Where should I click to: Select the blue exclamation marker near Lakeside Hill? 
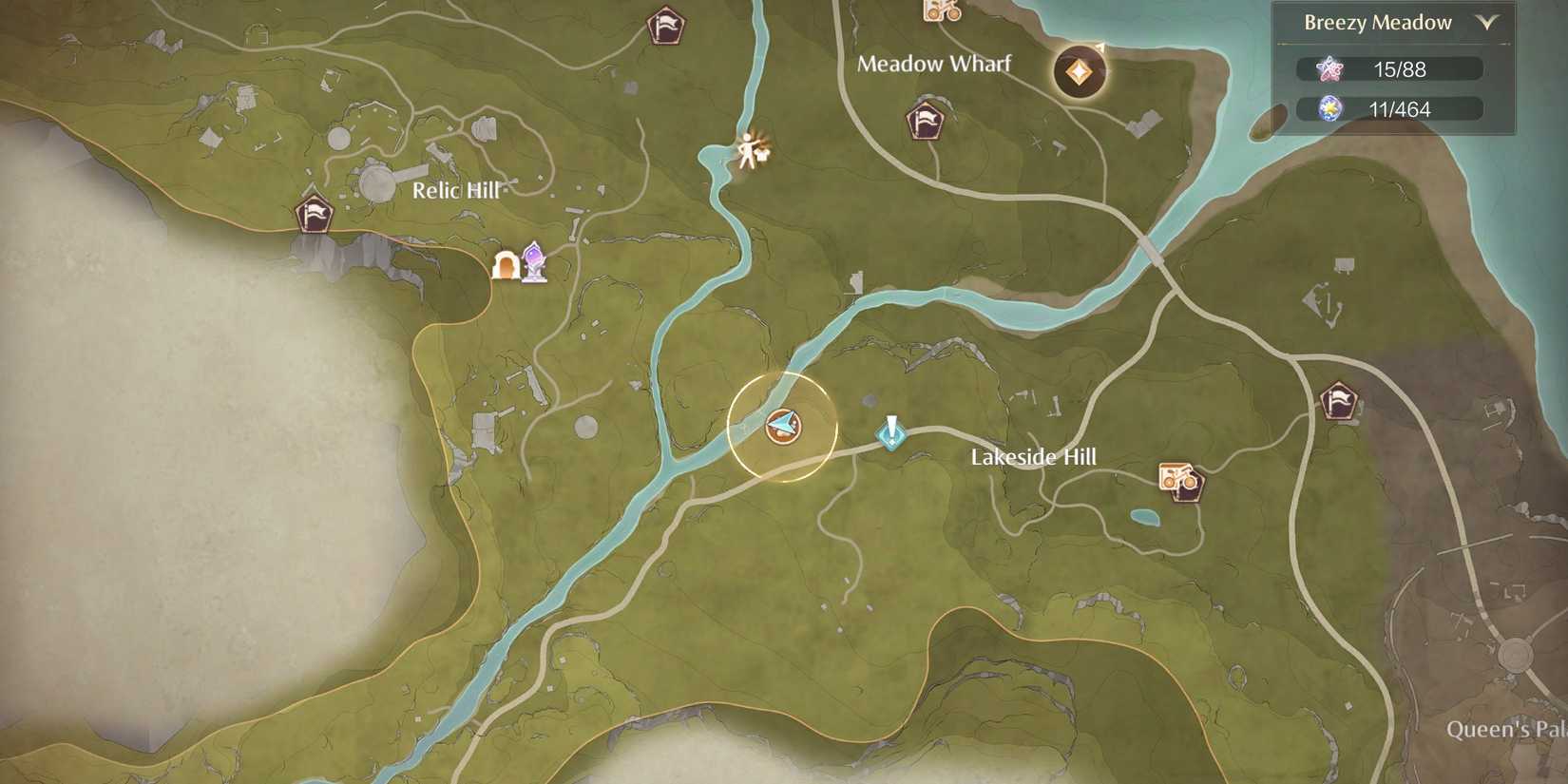point(890,432)
